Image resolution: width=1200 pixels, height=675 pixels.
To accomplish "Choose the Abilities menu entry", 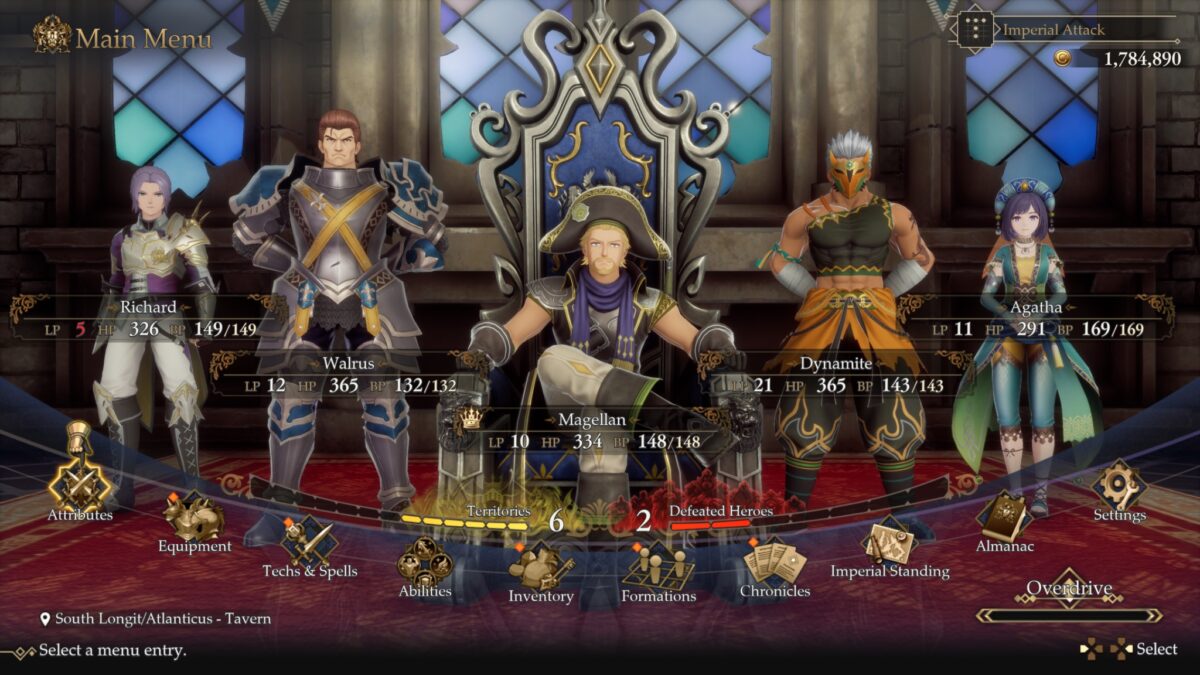I will pos(425,563).
